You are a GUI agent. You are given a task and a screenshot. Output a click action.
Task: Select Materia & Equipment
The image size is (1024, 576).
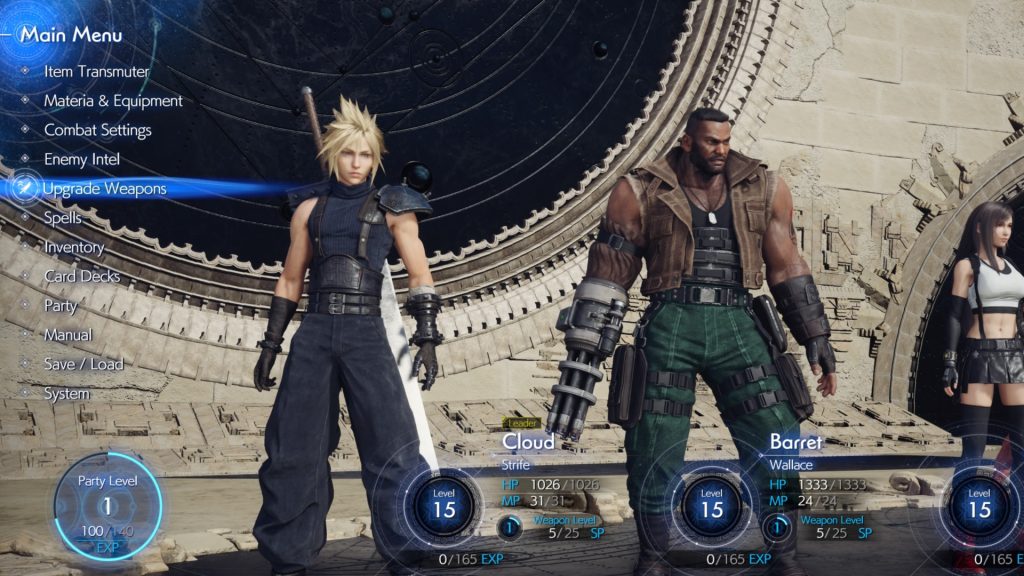(113, 101)
